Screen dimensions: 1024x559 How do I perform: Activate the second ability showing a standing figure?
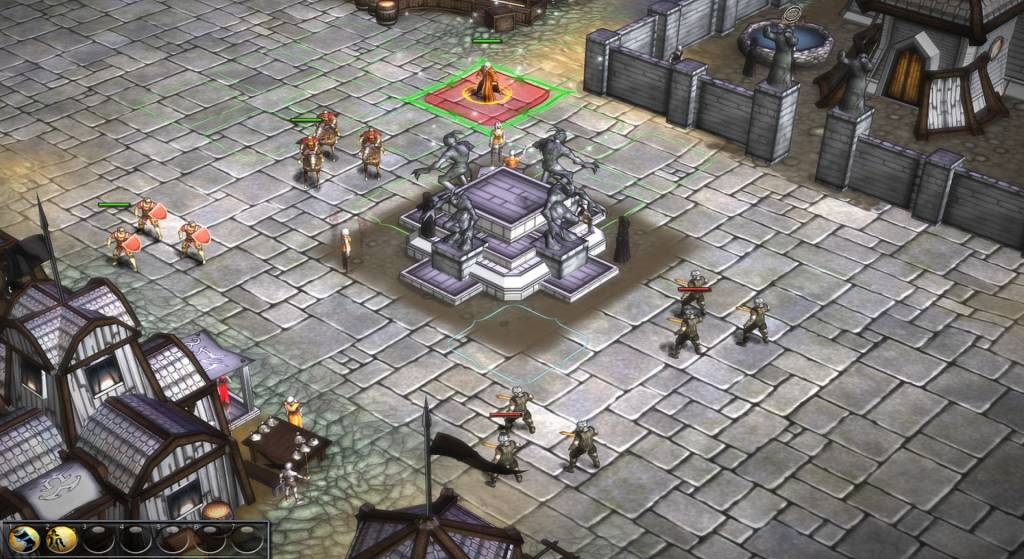coord(63,540)
